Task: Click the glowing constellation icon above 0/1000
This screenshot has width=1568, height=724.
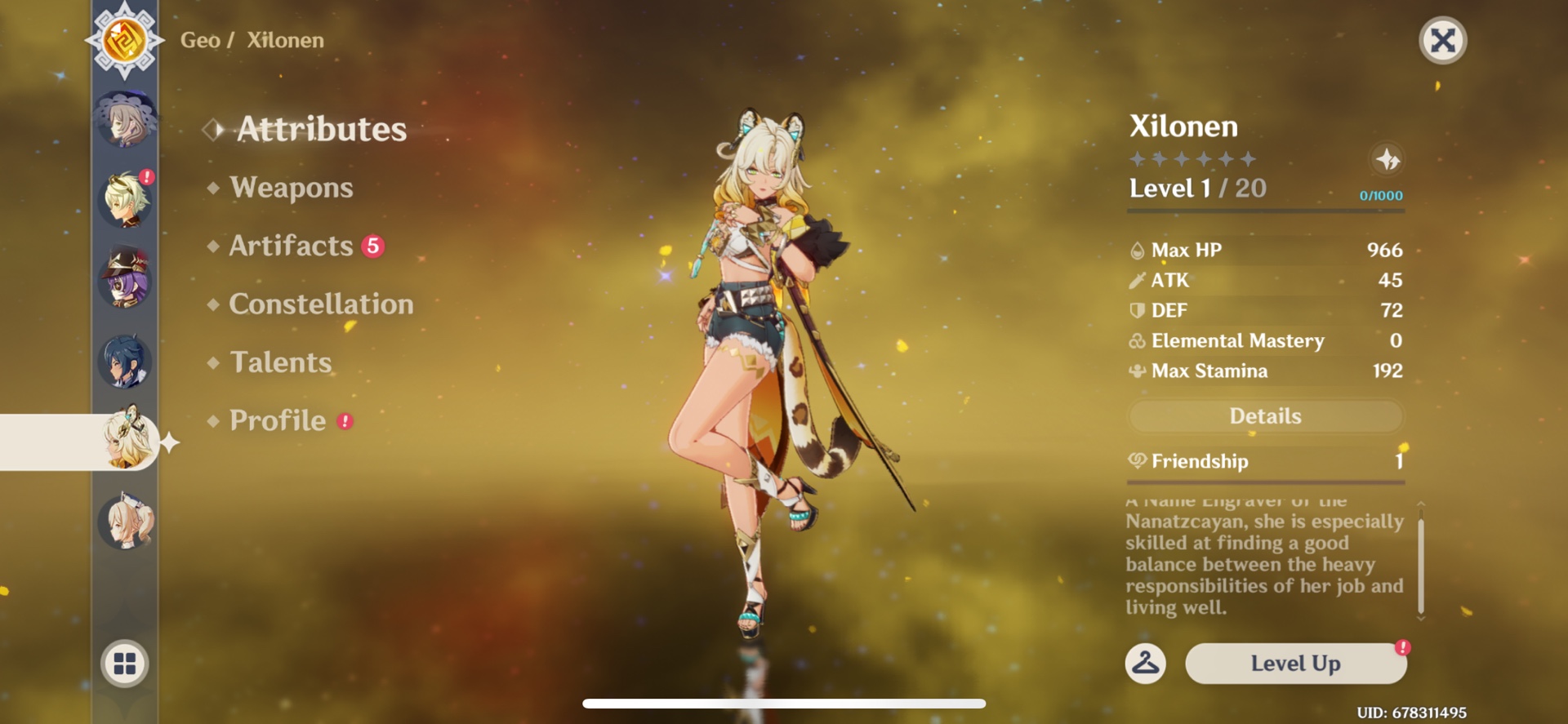Action: pos(1388,161)
